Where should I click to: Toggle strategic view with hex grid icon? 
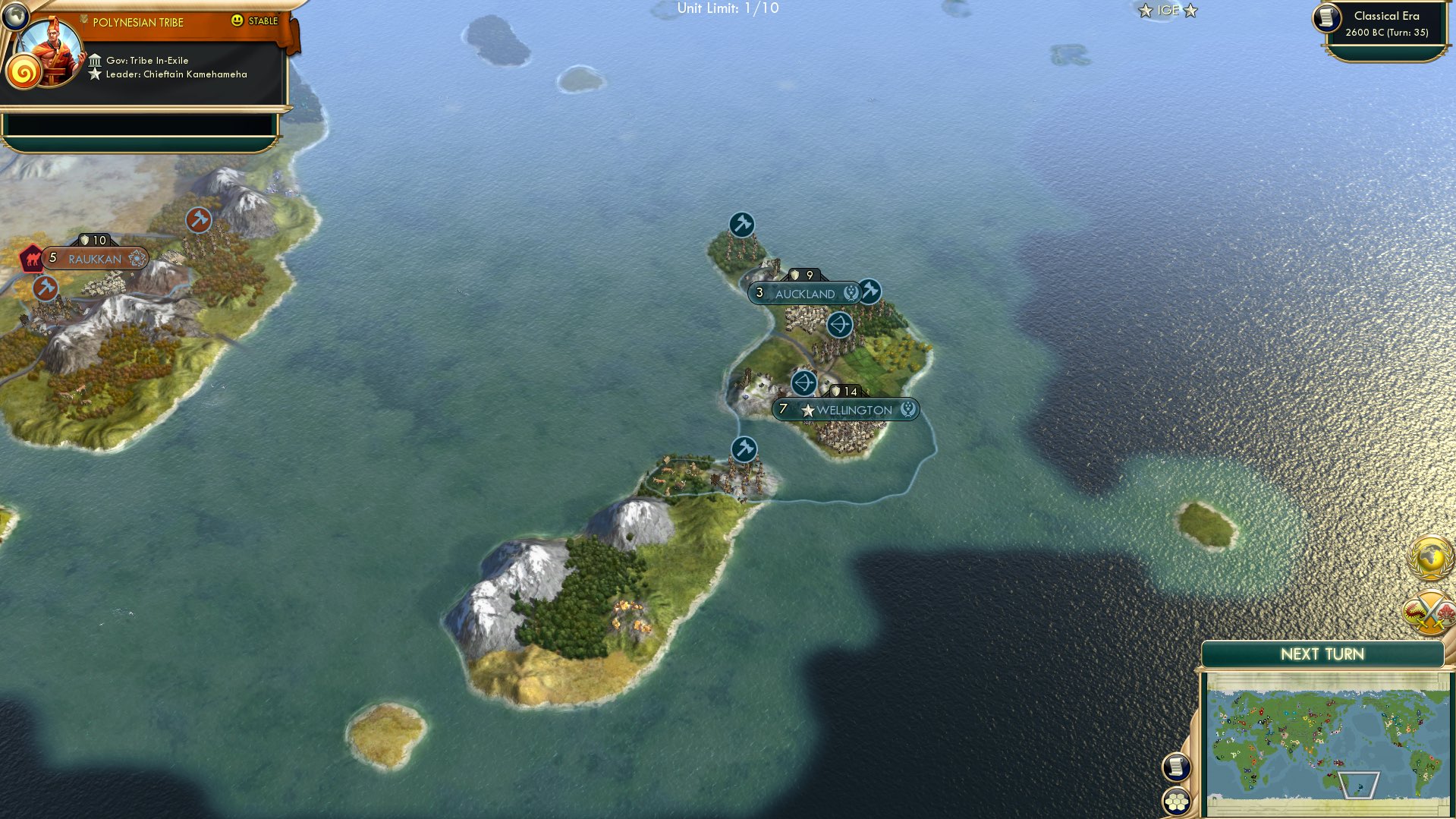(1178, 802)
